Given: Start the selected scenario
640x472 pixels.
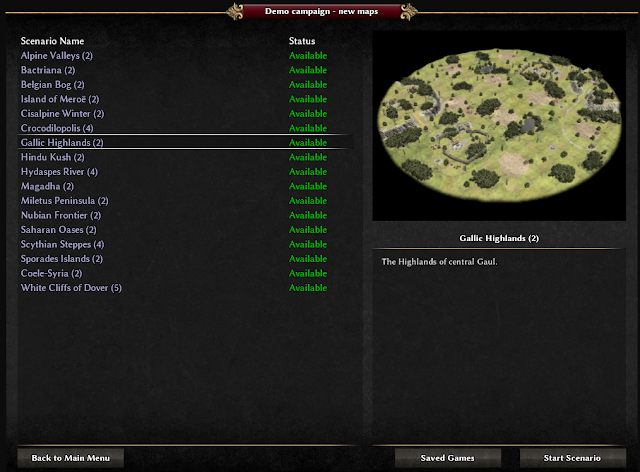Looking at the screenshot, I should pos(568,458).
